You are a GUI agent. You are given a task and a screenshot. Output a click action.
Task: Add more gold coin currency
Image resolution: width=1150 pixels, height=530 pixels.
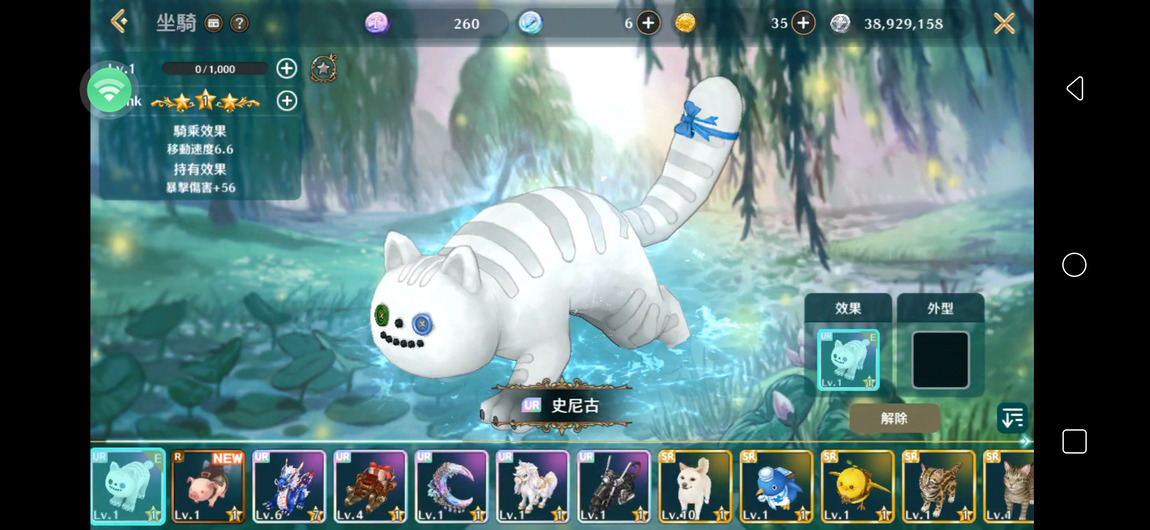[804, 23]
